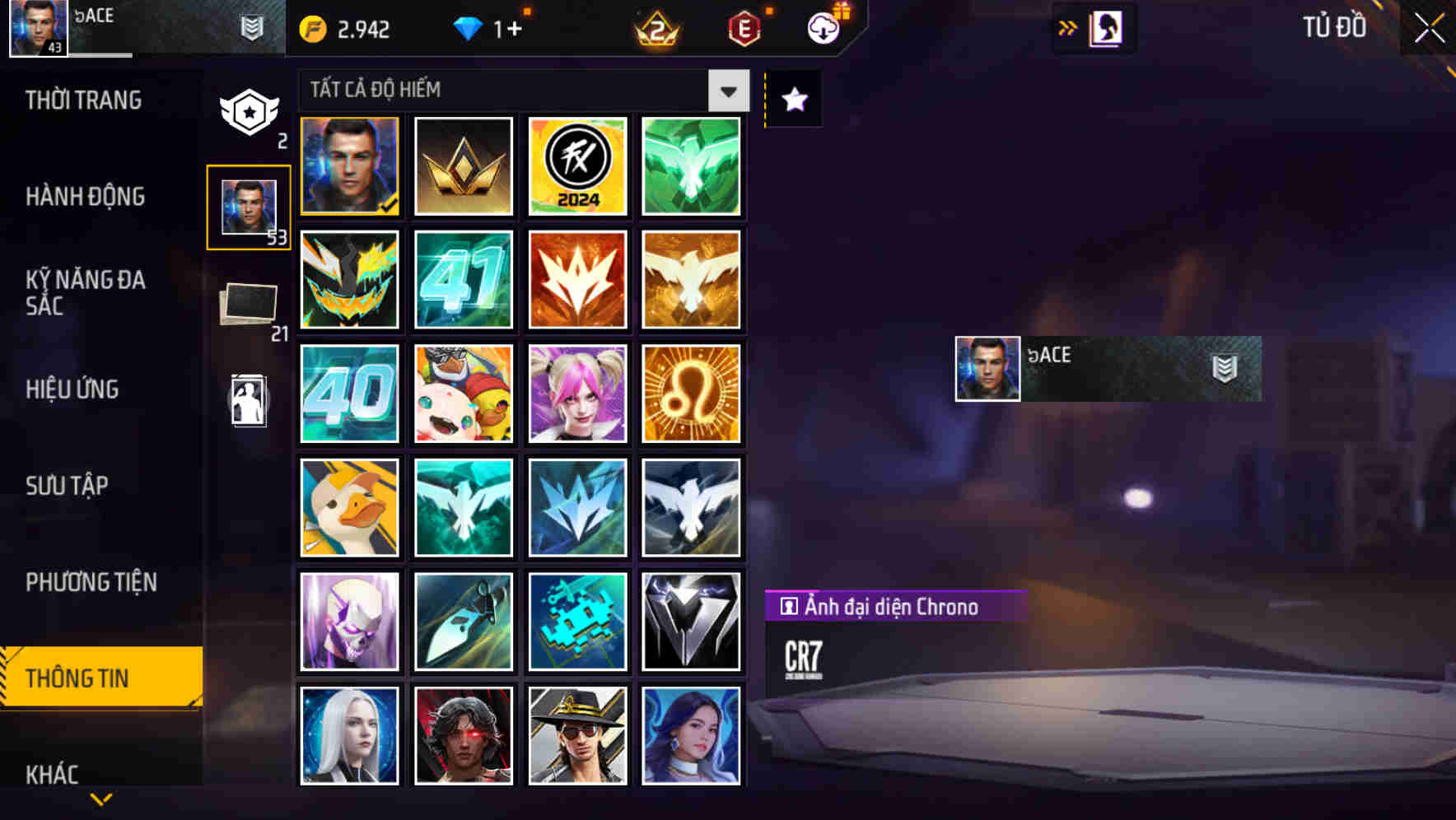Toggle the favorites star filter
This screenshot has height=820, width=1456.
coord(792,99)
